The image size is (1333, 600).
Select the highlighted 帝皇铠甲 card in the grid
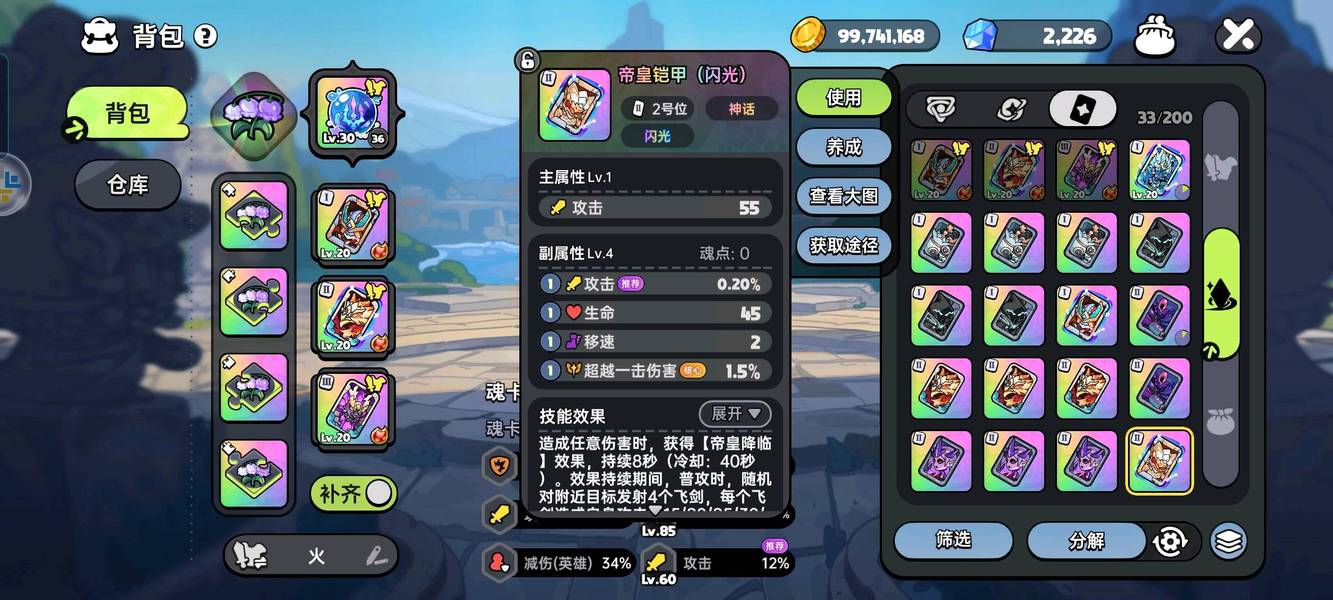point(1160,461)
